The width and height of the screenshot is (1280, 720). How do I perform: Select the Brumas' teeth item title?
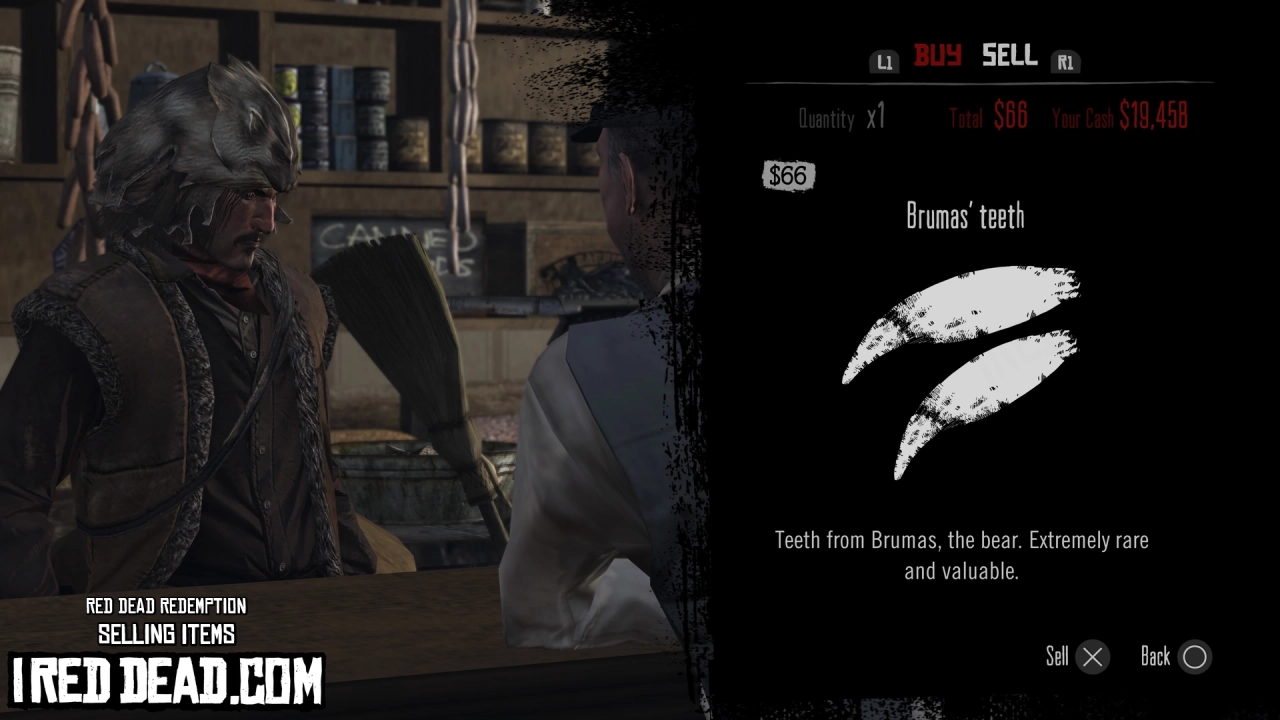[967, 216]
